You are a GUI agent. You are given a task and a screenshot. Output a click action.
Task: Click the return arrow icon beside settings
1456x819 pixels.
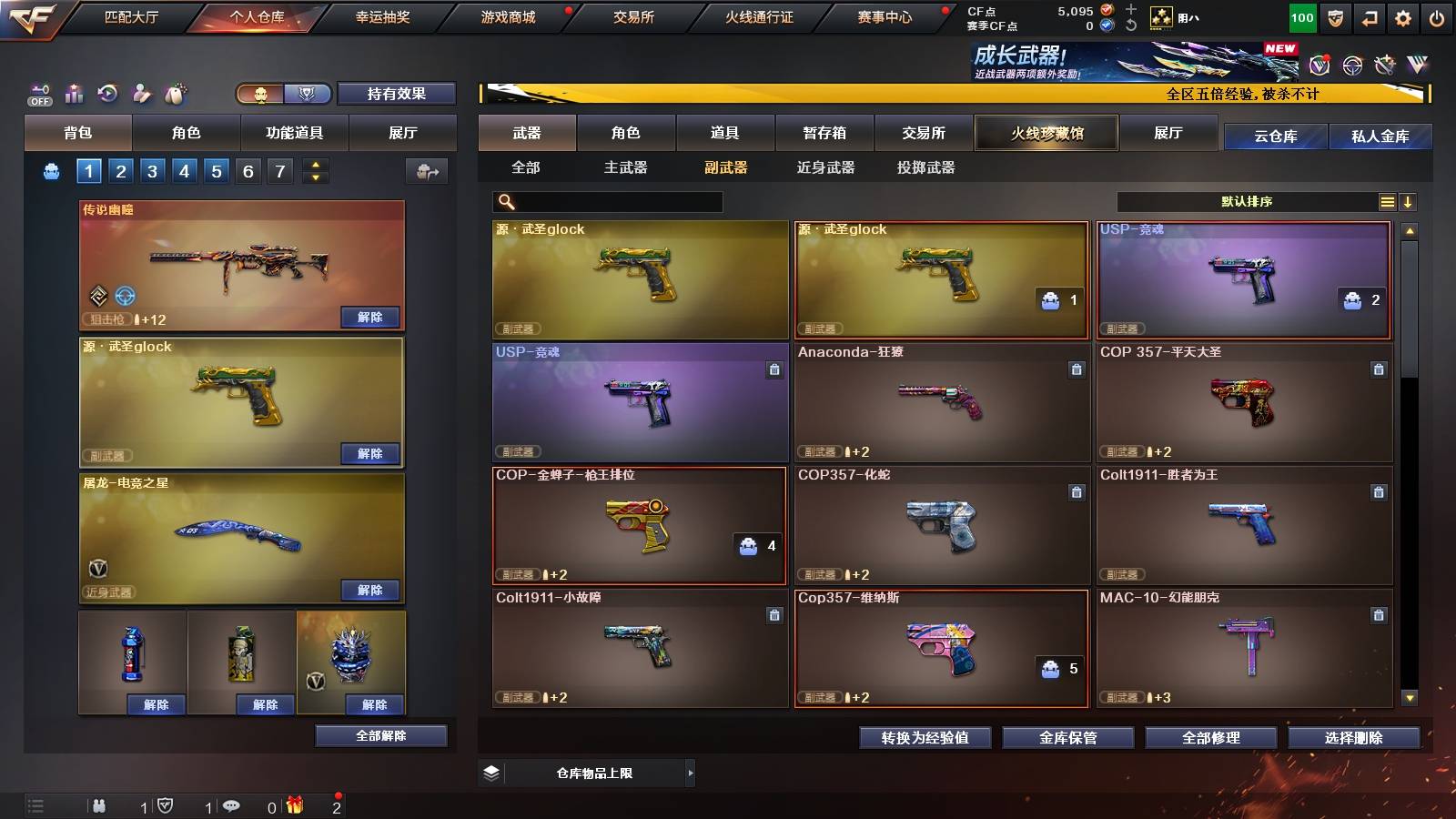point(1368,15)
